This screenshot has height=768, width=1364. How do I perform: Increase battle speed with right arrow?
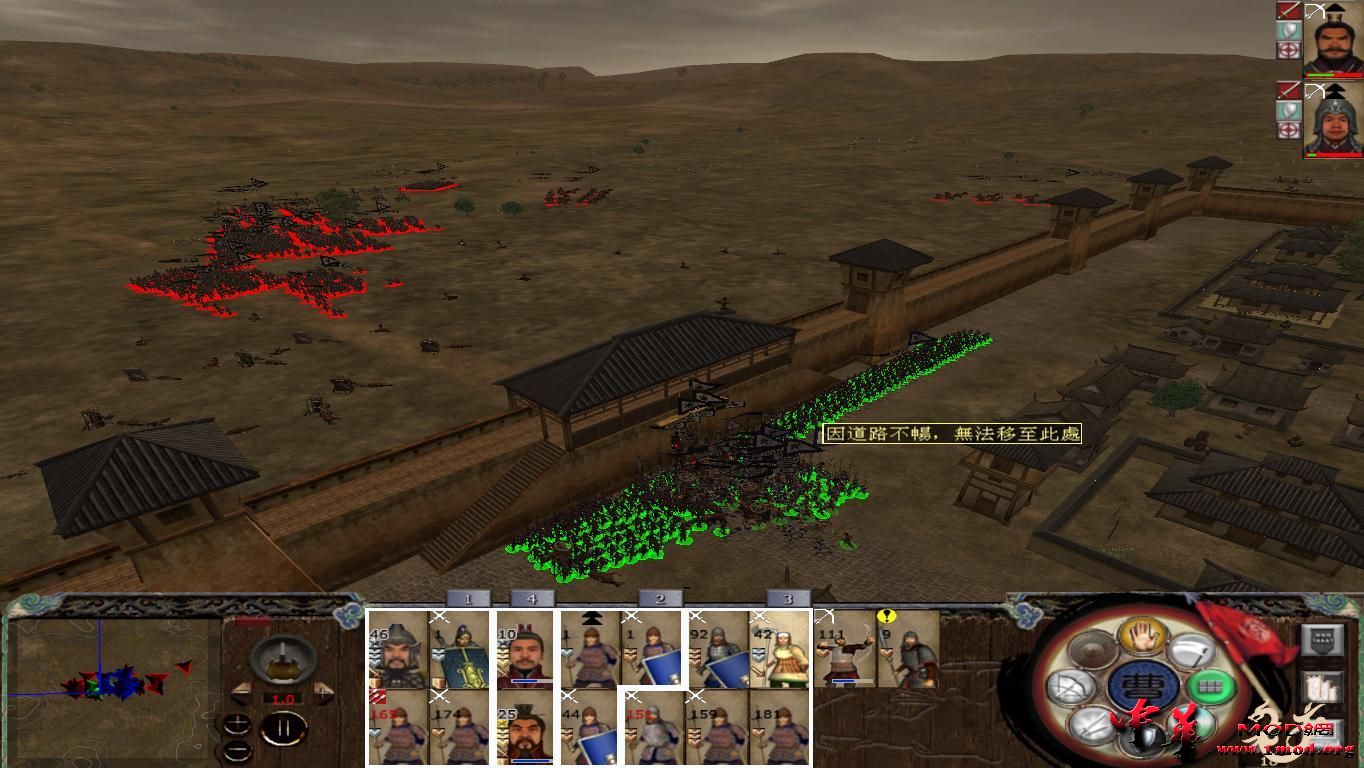[x=322, y=692]
